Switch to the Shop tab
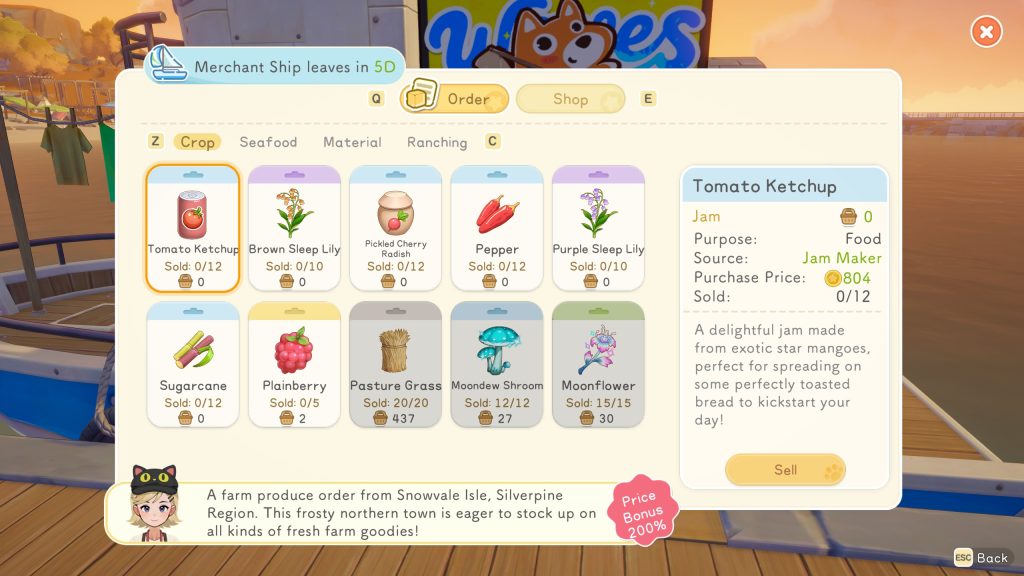The height and width of the screenshot is (576, 1024). click(x=571, y=99)
